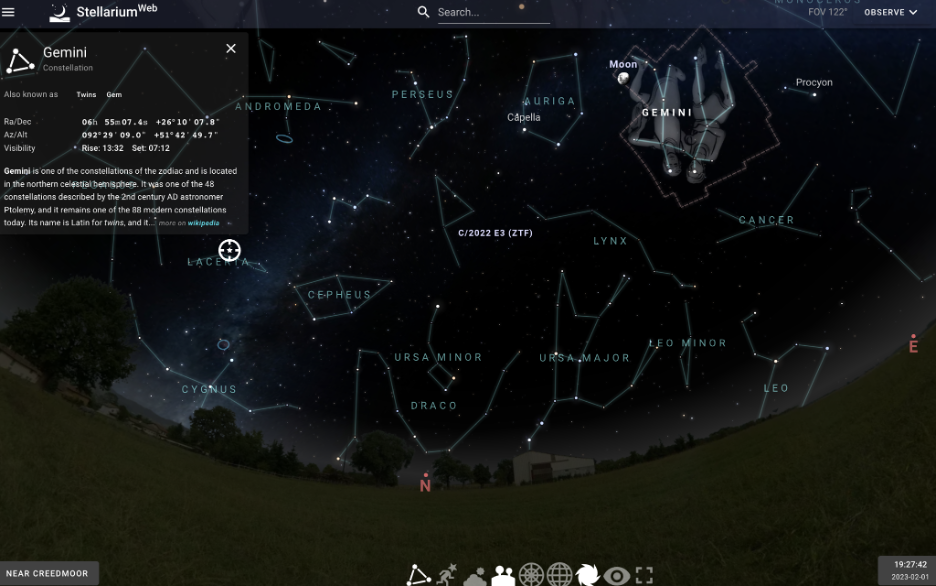Toggle the azimuthal grid
The image size is (936, 586).
click(x=531, y=575)
